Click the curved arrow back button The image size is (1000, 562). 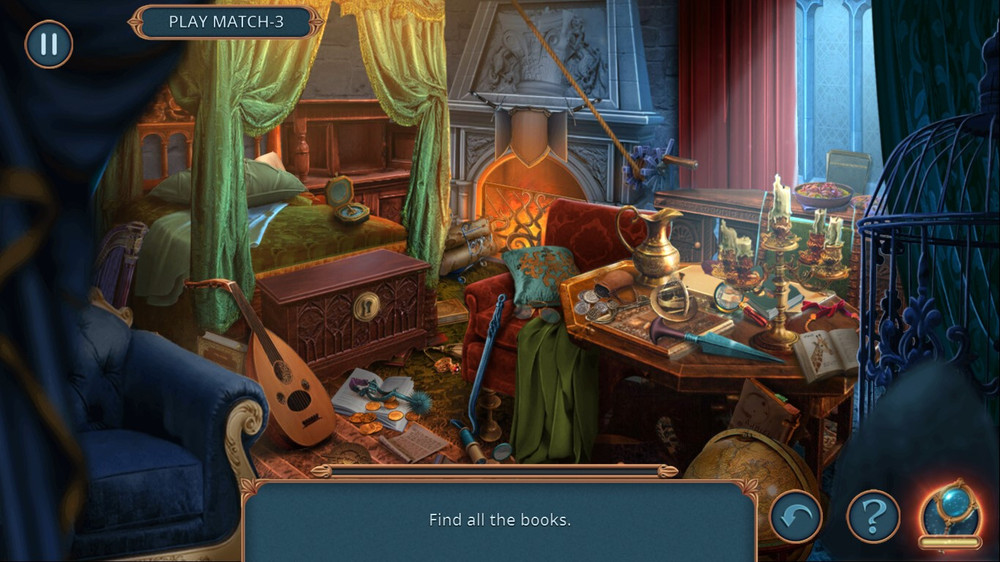tap(795, 517)
